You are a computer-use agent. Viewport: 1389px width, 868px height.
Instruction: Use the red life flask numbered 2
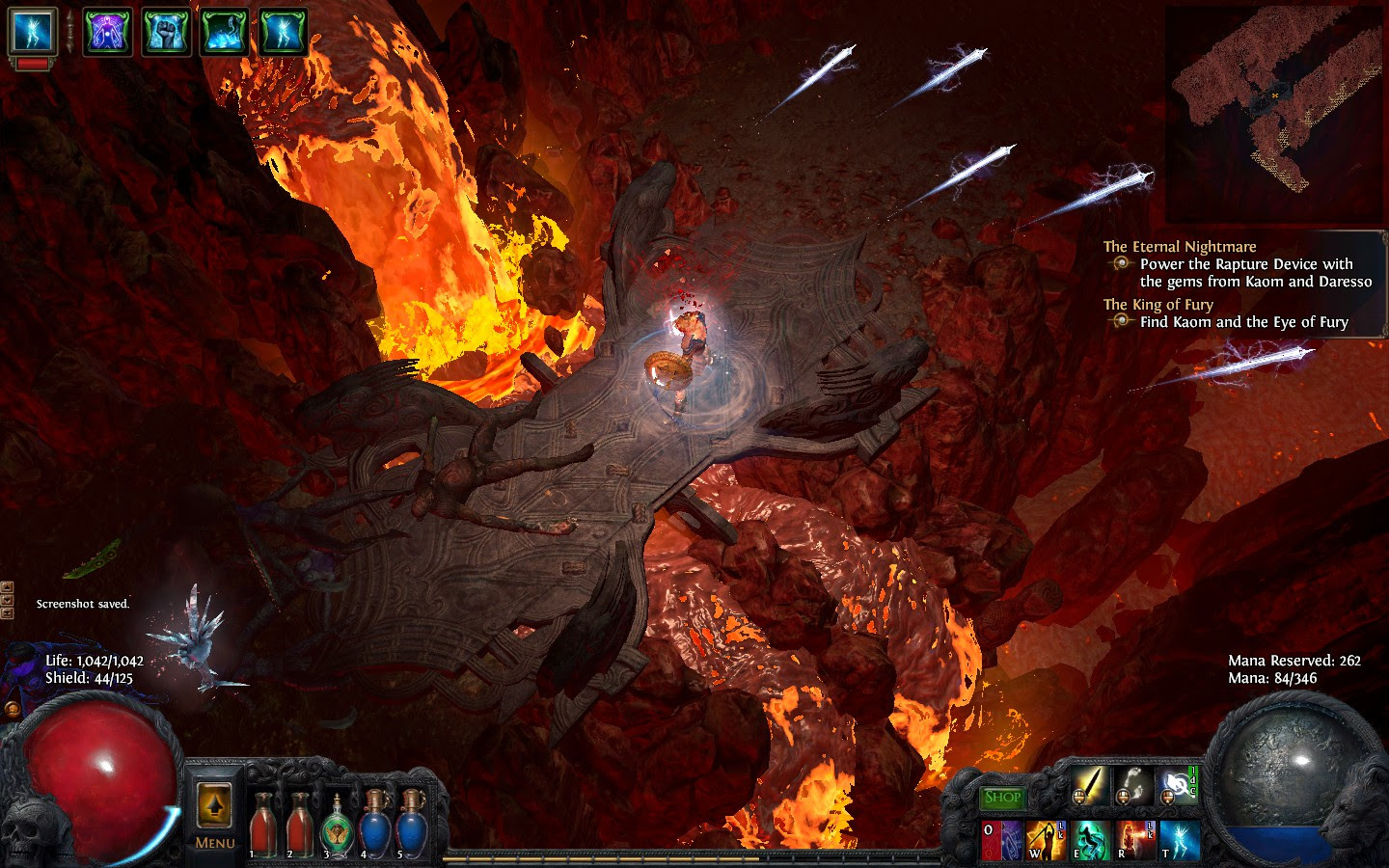[299, 825]
